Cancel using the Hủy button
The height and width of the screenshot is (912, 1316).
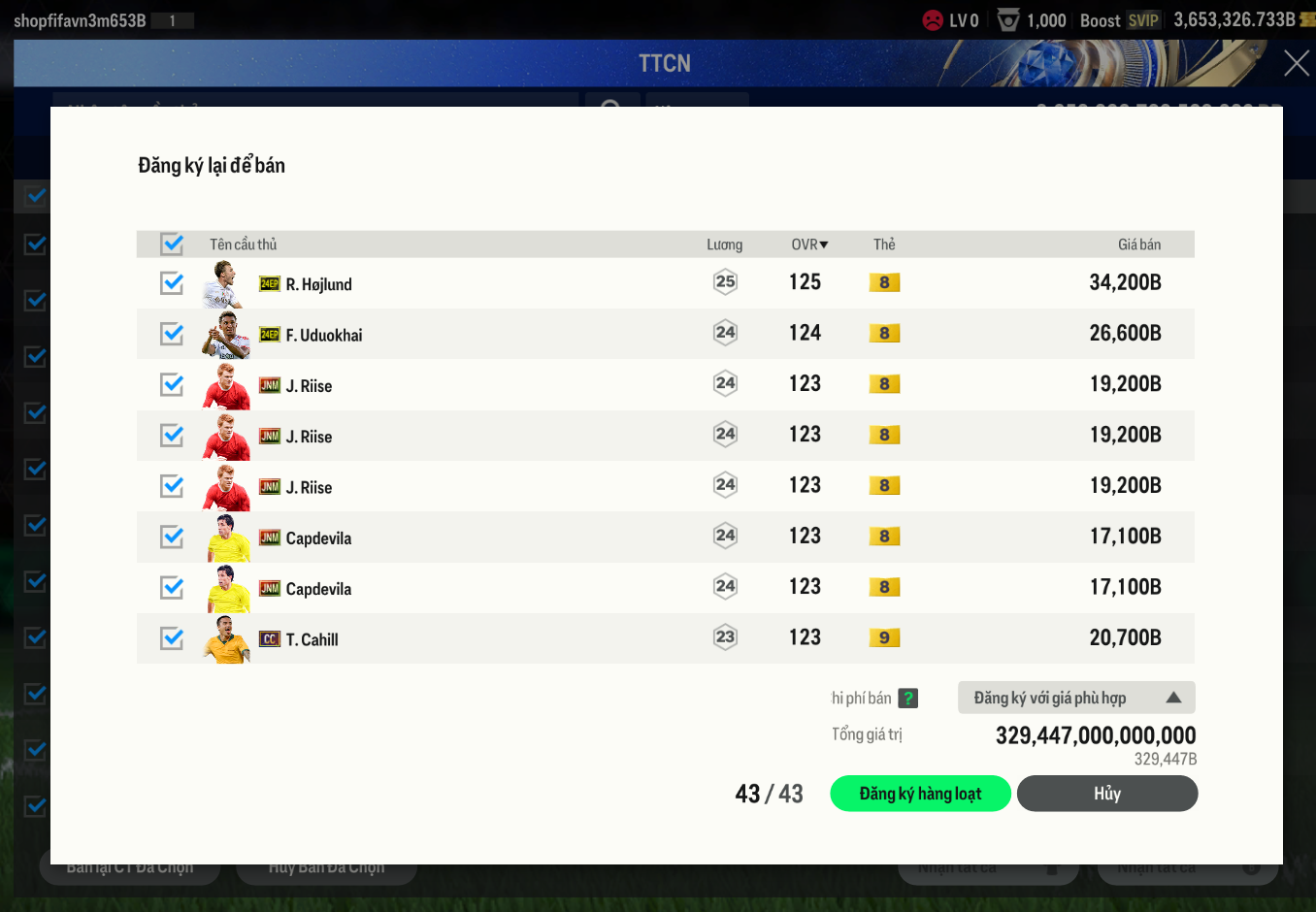coord(1106,794)
